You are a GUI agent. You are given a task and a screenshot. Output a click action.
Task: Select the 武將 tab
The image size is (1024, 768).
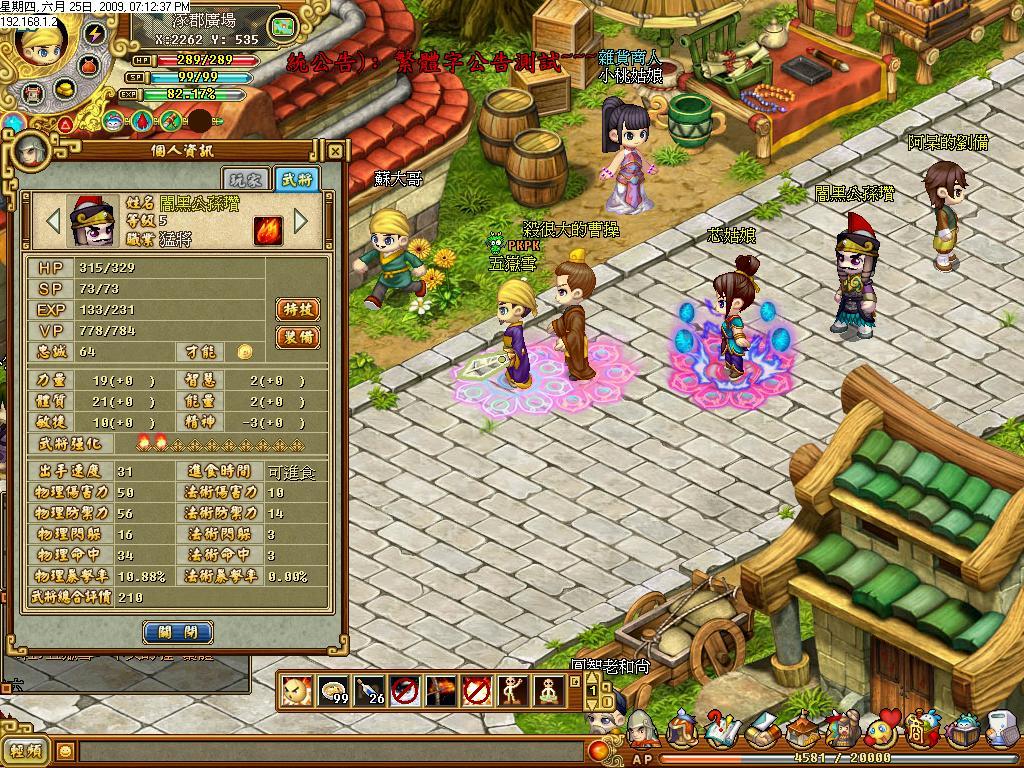coord(296,179)
